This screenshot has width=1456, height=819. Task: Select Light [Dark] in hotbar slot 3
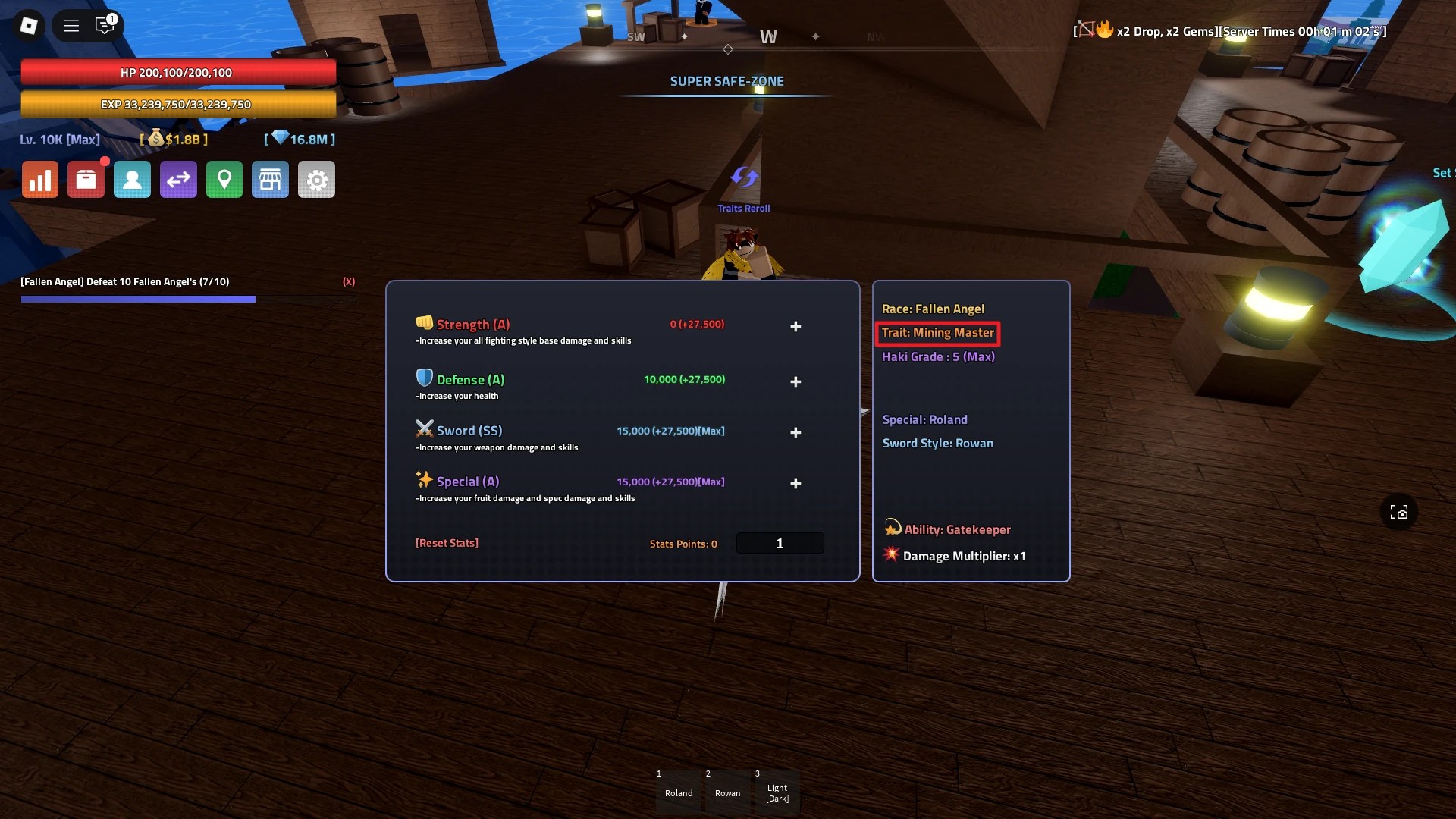pos(777,791)
